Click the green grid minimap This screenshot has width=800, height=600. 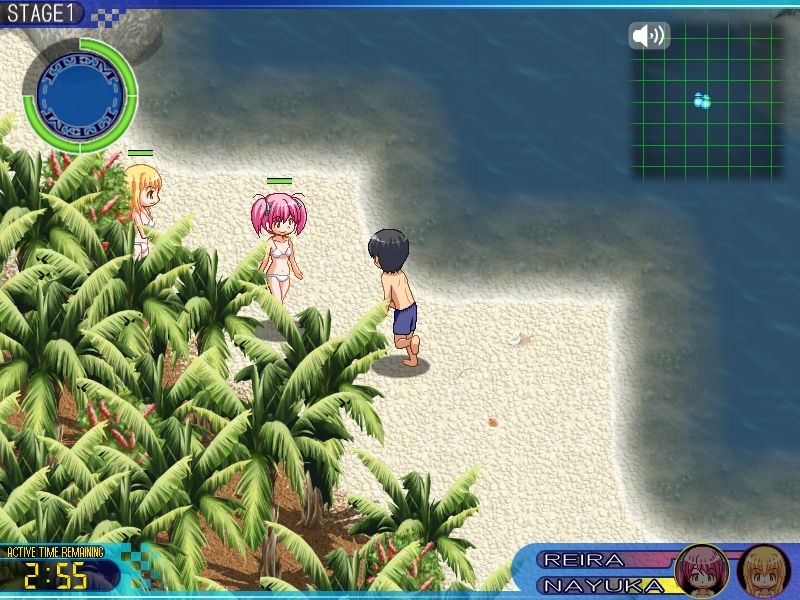point(706,100)
